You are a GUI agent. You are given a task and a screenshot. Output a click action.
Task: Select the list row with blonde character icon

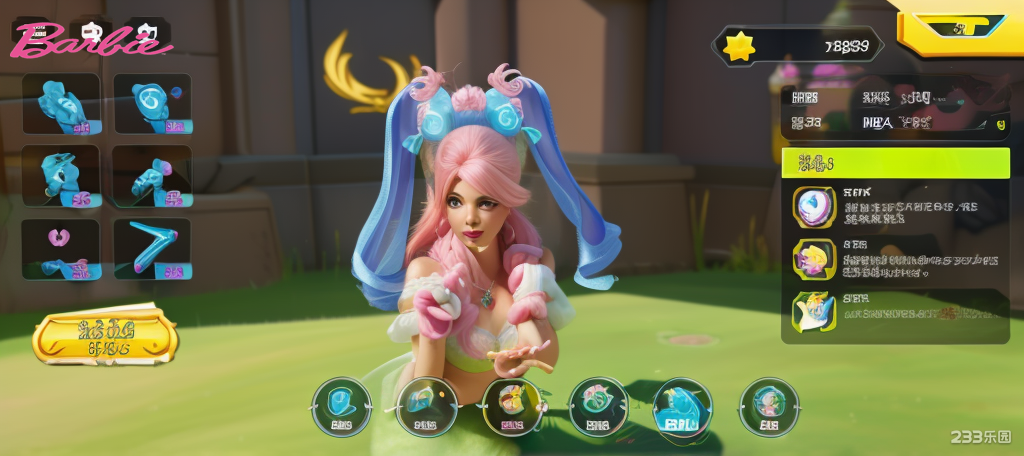pos(895,257)
